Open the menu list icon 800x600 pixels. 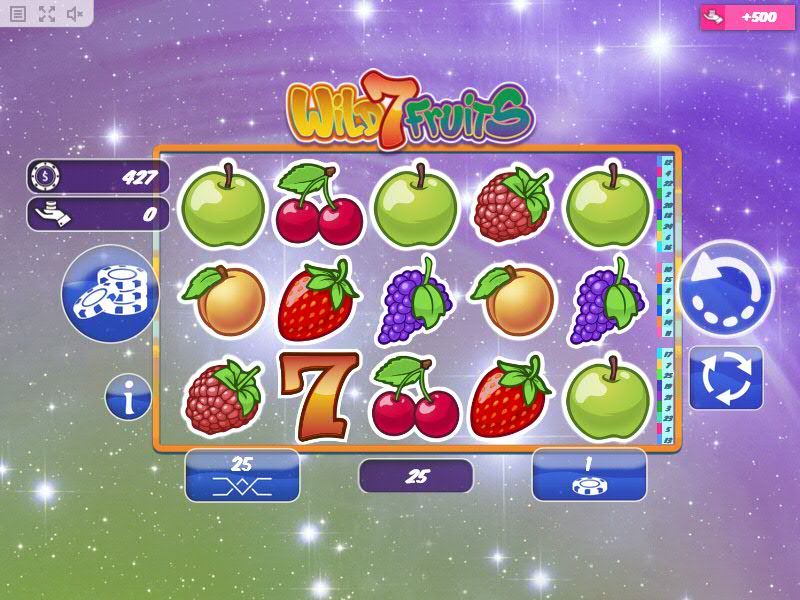(18, 14)
